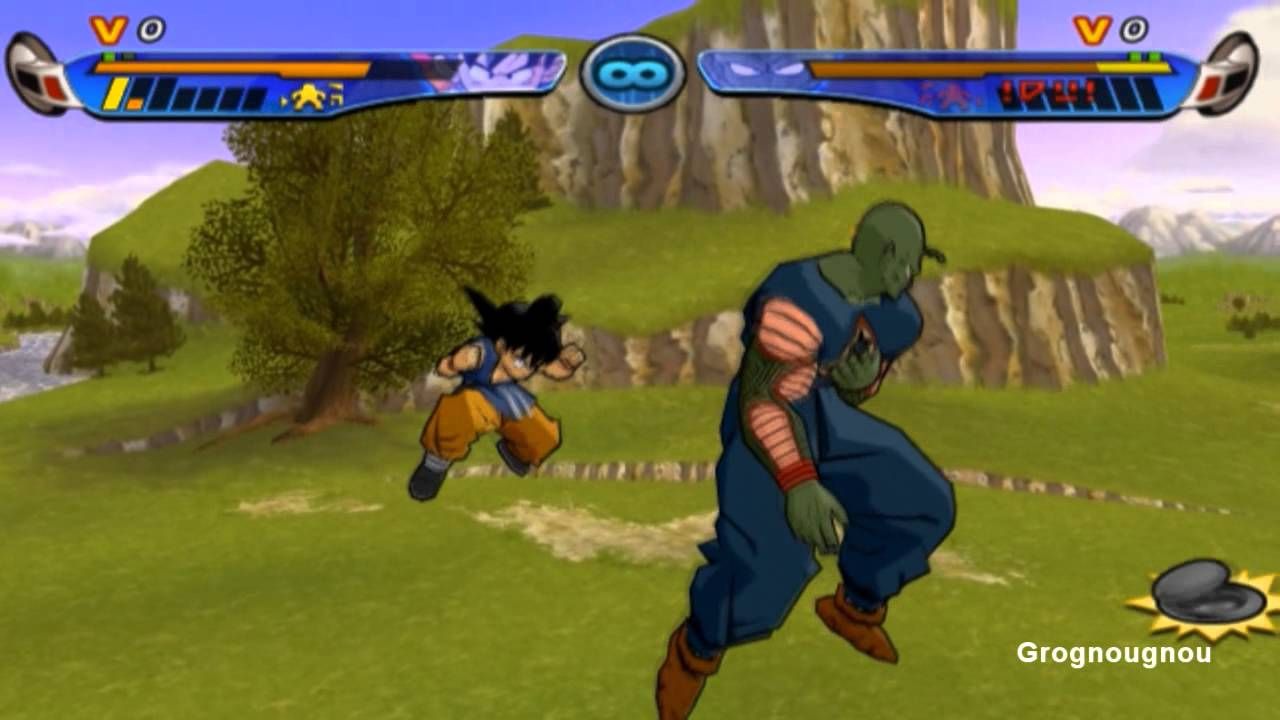The height and width of the screenshot is (720, 1280).
Task: Click the infinity timer emblem
Action: click(632, 73)
